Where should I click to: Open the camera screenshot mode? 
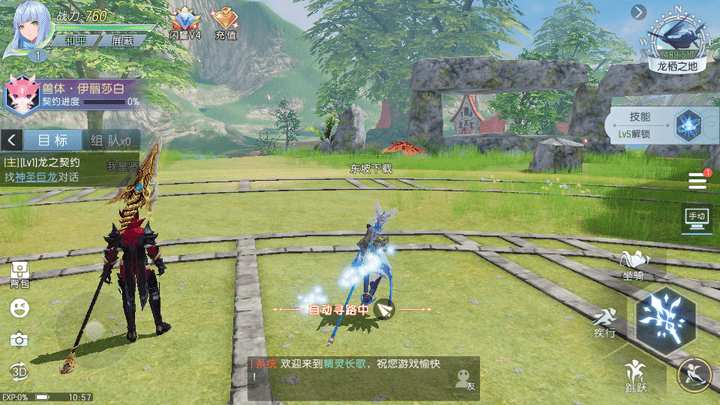pyautogui.click(x=19, y=340)
